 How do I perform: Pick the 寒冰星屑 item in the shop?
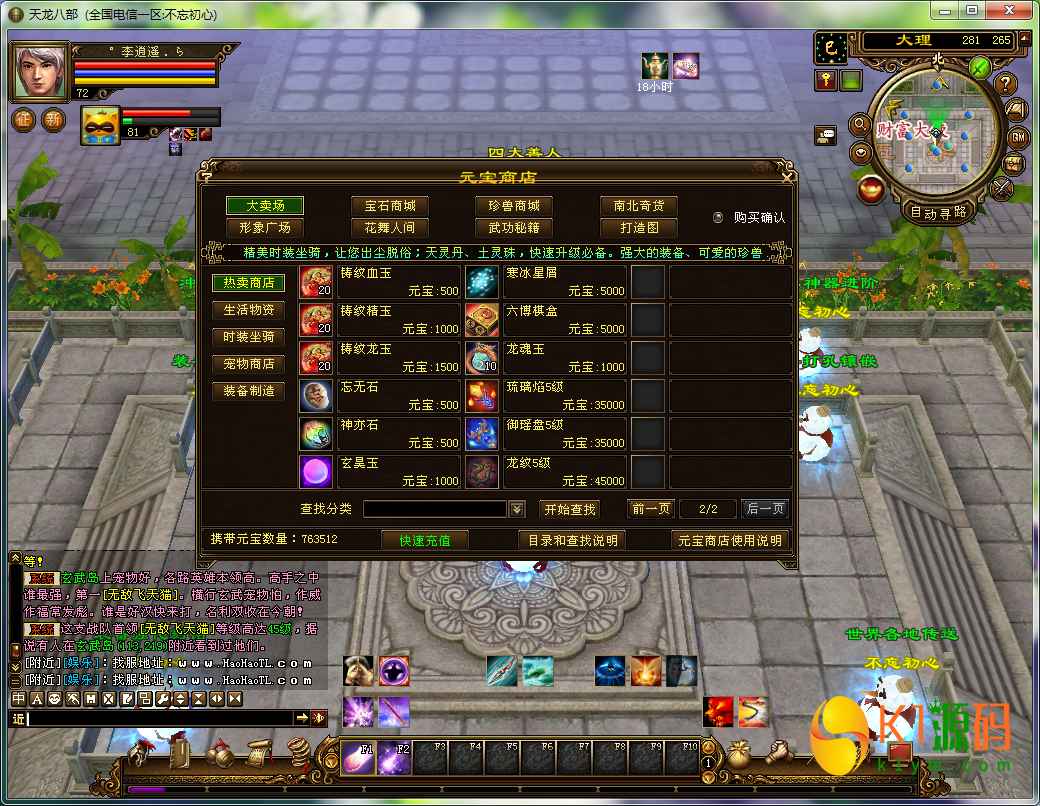546,282
